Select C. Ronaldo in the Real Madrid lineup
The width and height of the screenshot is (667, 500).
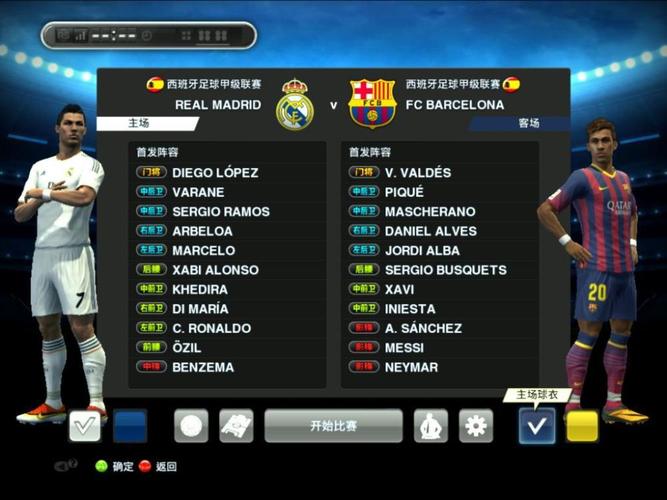(x=211, y=328)
